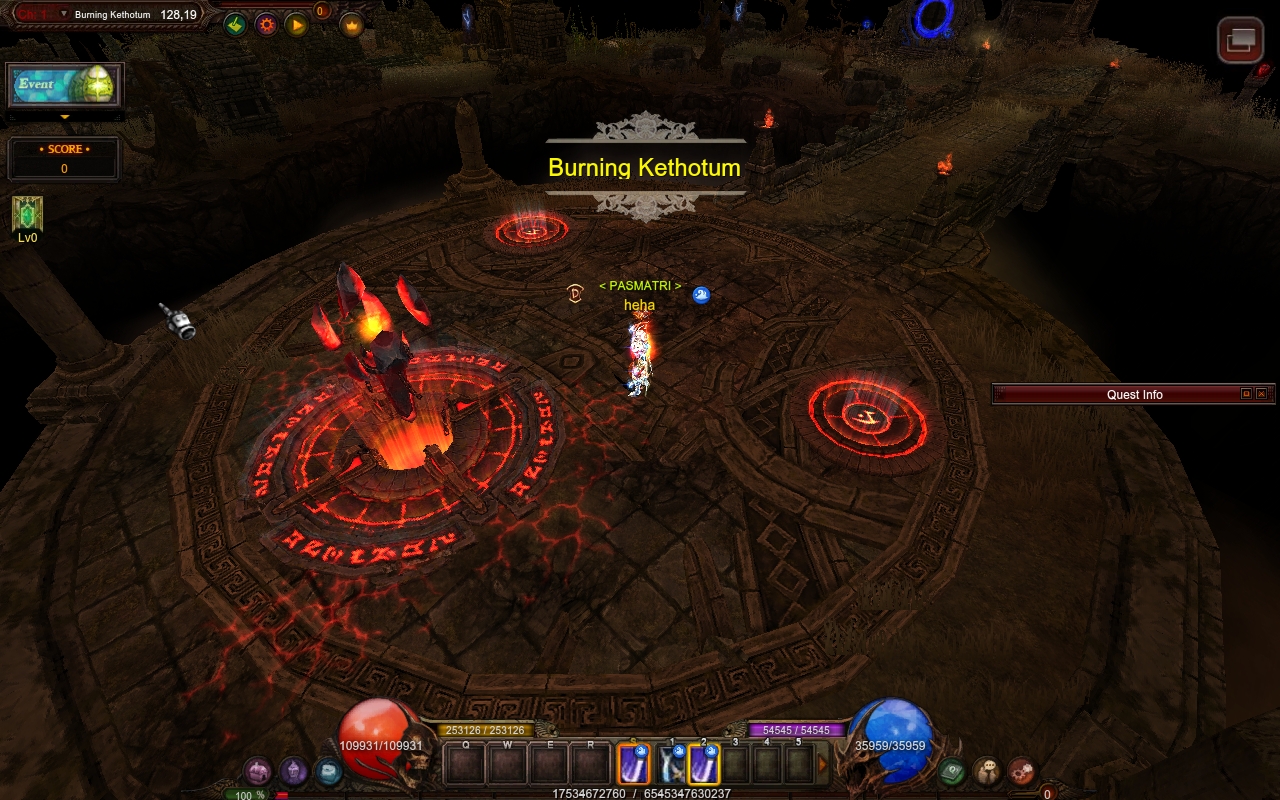Use the skill in hotbar slot 1
Screen dimensions: 1280x800
tap(672, 765)
